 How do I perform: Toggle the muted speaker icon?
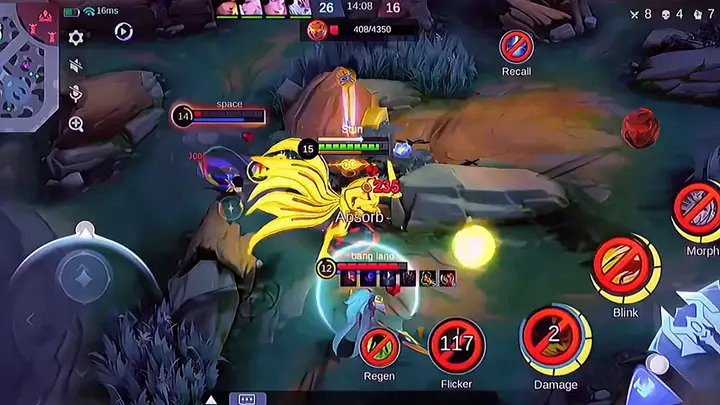[76, 66]
